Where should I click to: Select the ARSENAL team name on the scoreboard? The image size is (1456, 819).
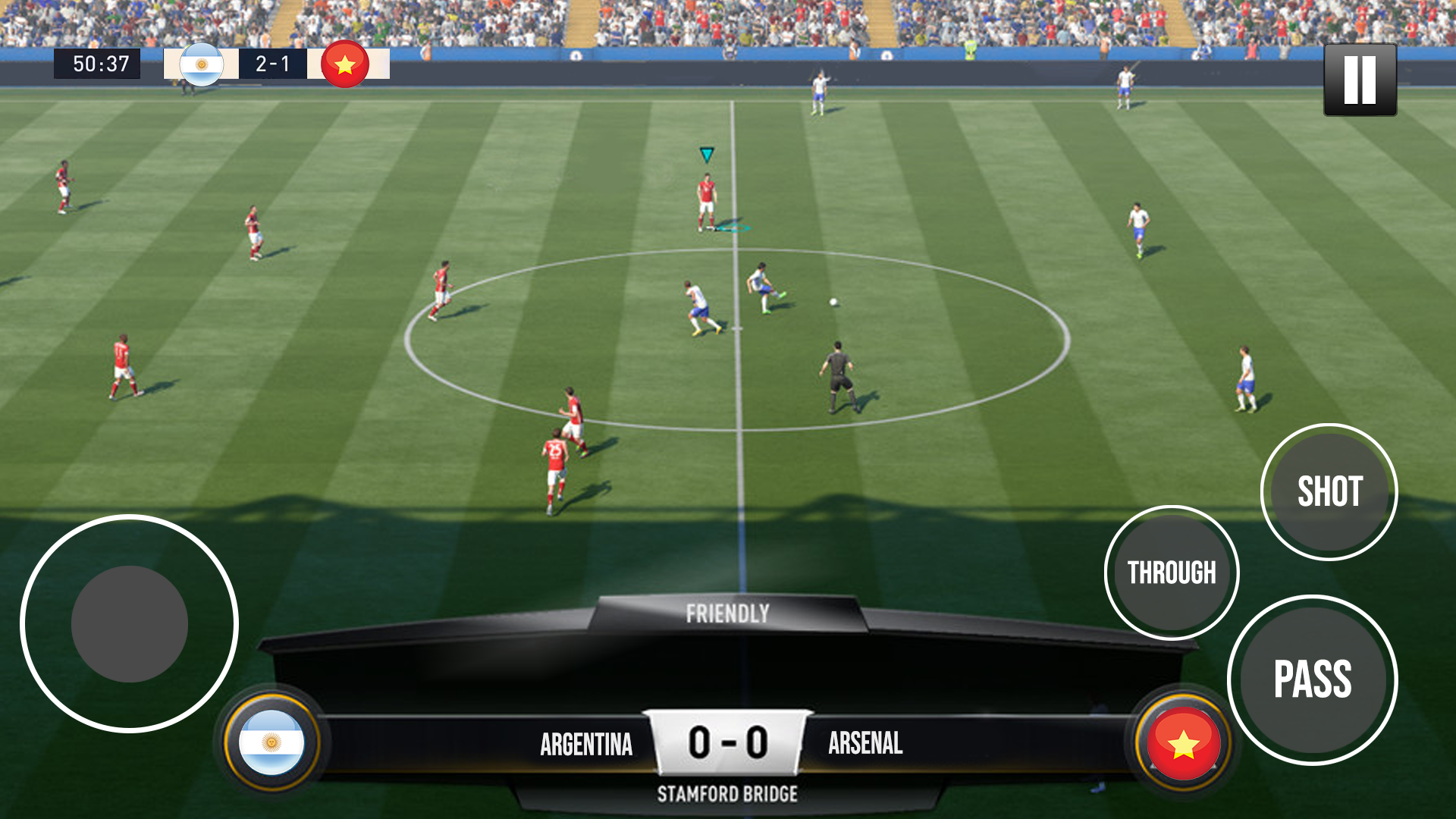pos(864,743)
